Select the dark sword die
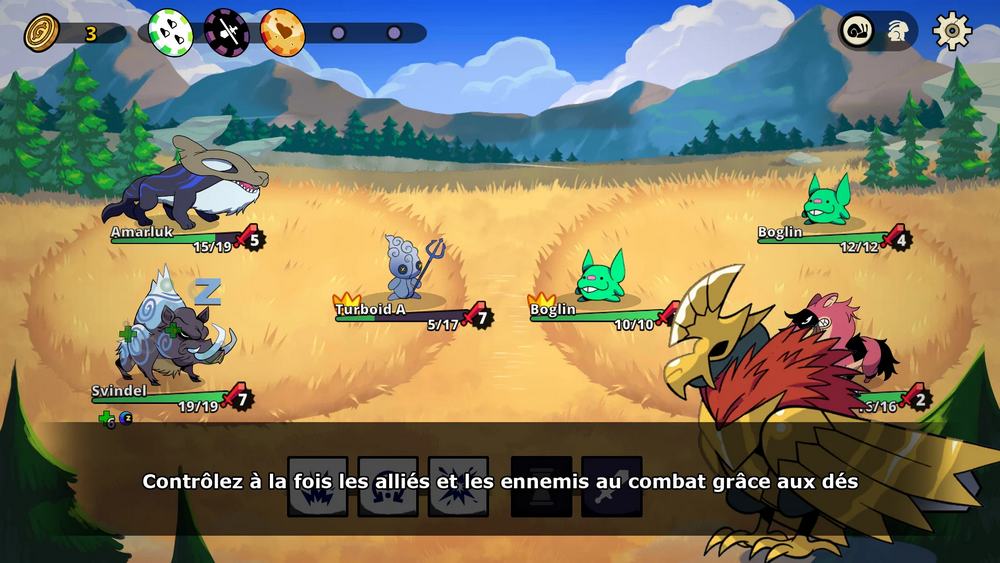Screen dimensions: 1000x563 [611, 487]
